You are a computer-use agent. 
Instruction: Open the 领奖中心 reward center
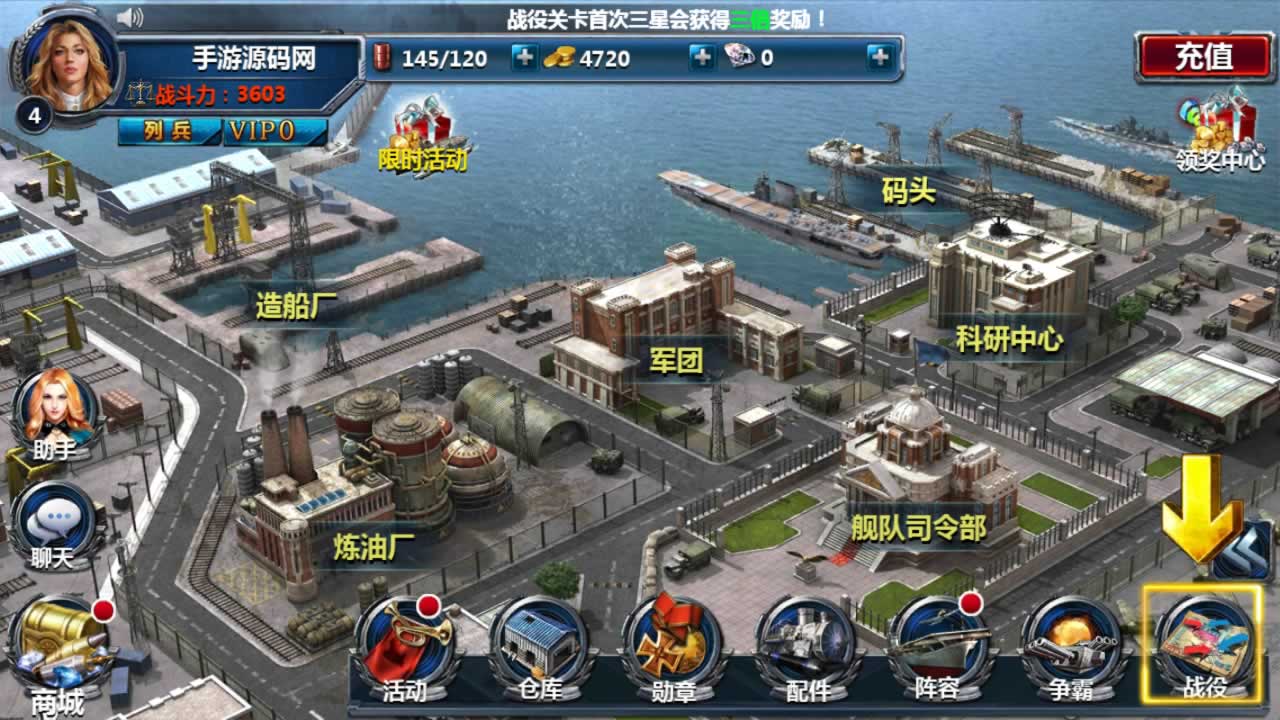(x=1220, y=130)
